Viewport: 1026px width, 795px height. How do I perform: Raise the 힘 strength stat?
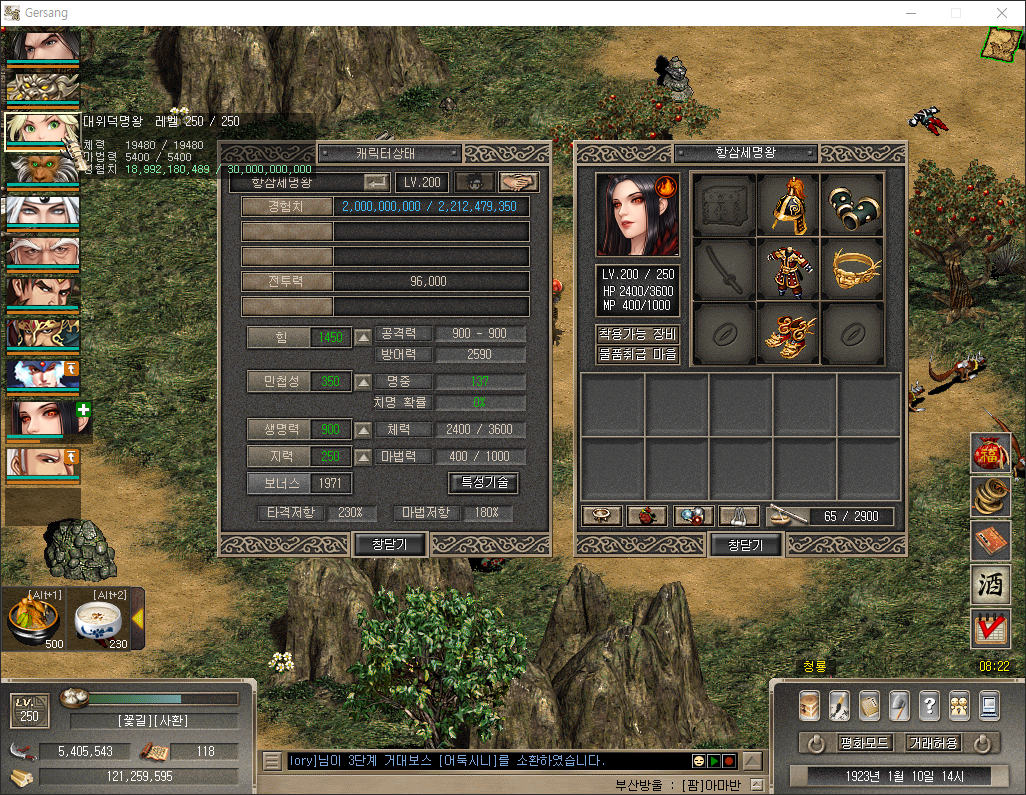tap(362, 337)
